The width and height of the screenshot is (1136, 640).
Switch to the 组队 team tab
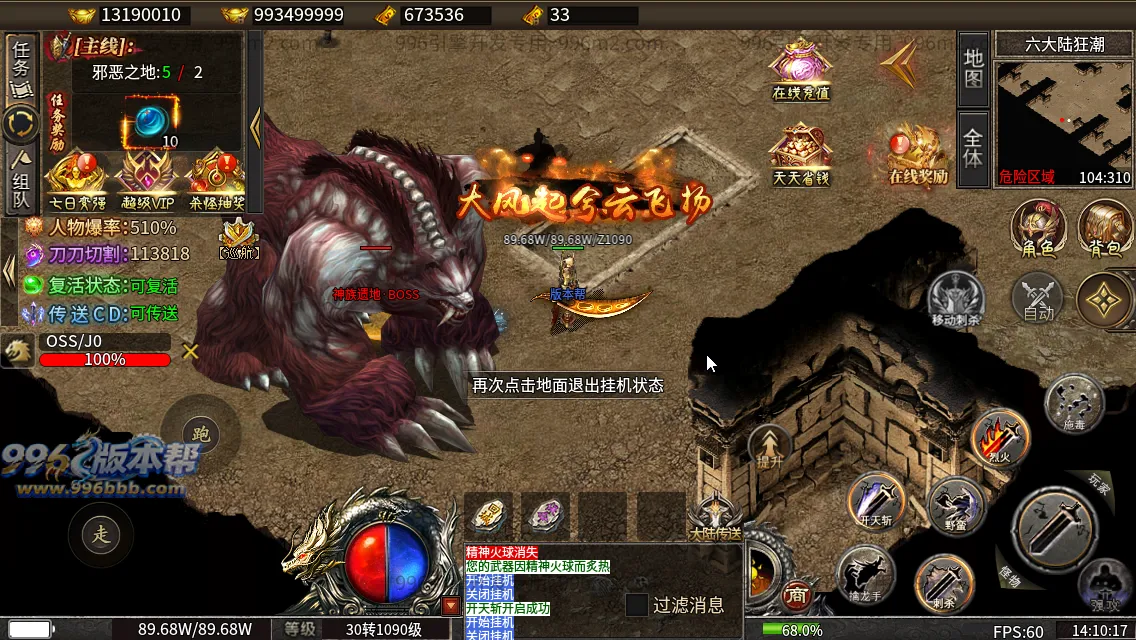coord(21,180)
